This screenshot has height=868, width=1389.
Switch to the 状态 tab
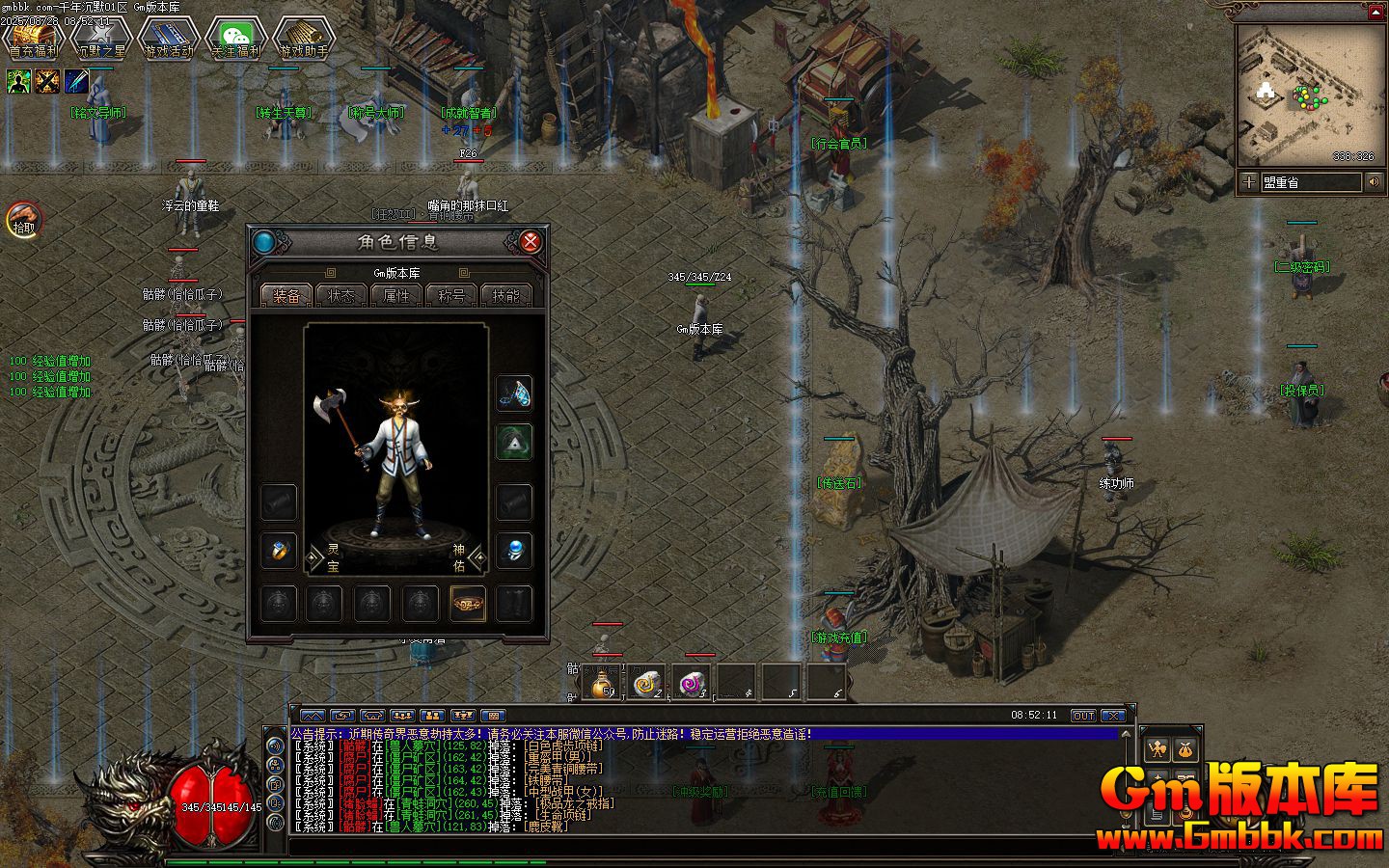(341, 296)
